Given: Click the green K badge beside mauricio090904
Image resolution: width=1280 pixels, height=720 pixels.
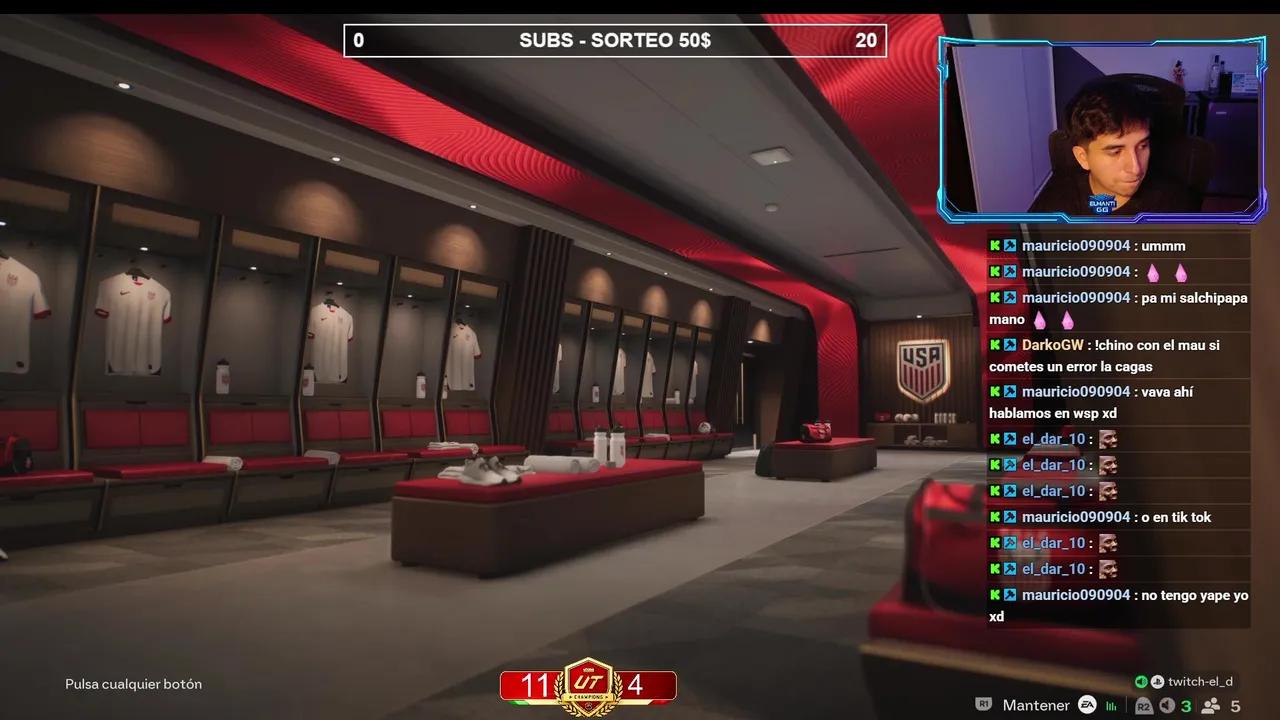Looking at the screenshot, I should click(x=995, y=245).
